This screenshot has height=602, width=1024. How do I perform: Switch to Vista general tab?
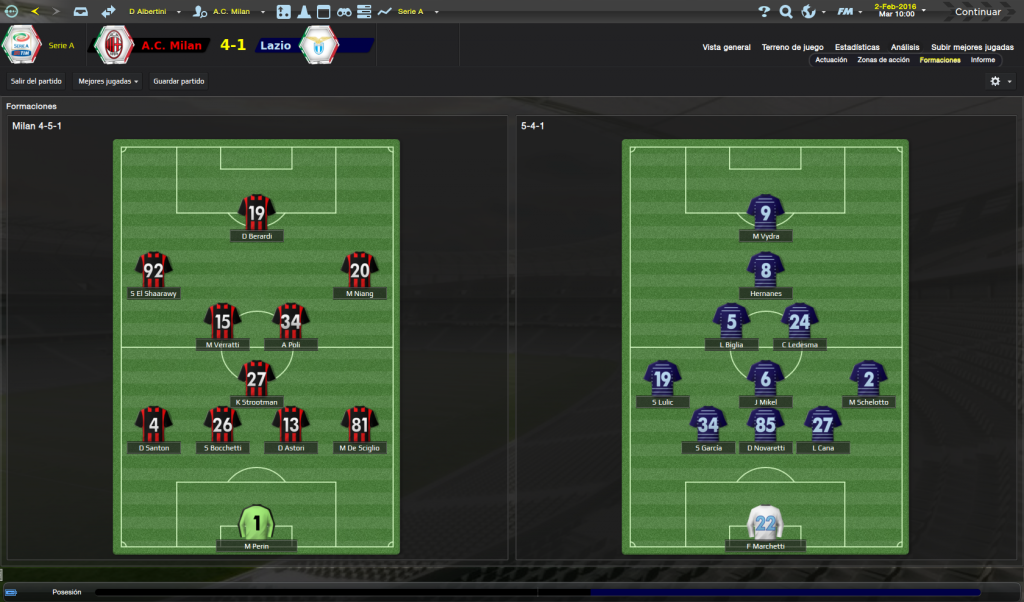point(726,47)
